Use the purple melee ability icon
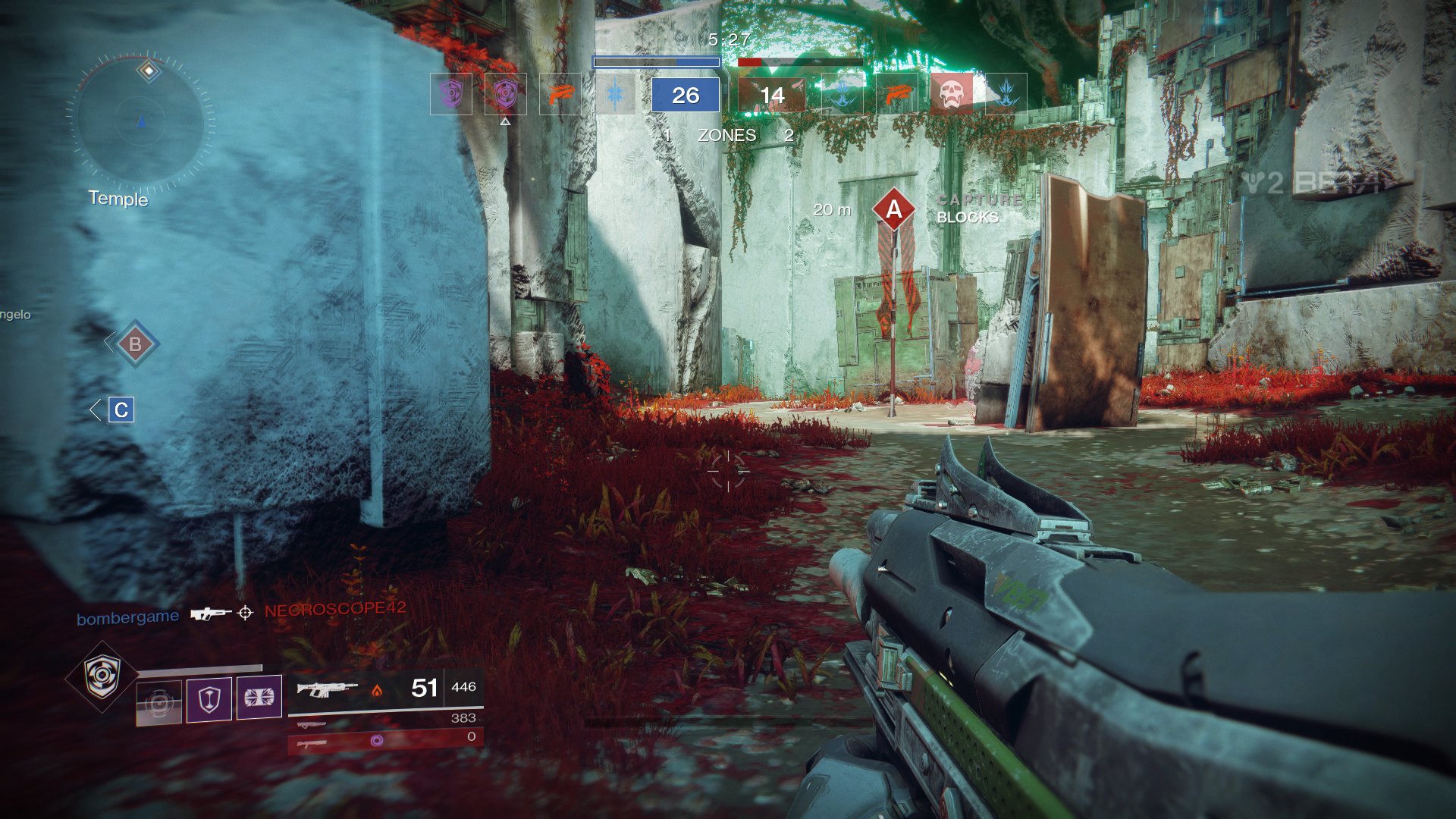 pos(259,697)
